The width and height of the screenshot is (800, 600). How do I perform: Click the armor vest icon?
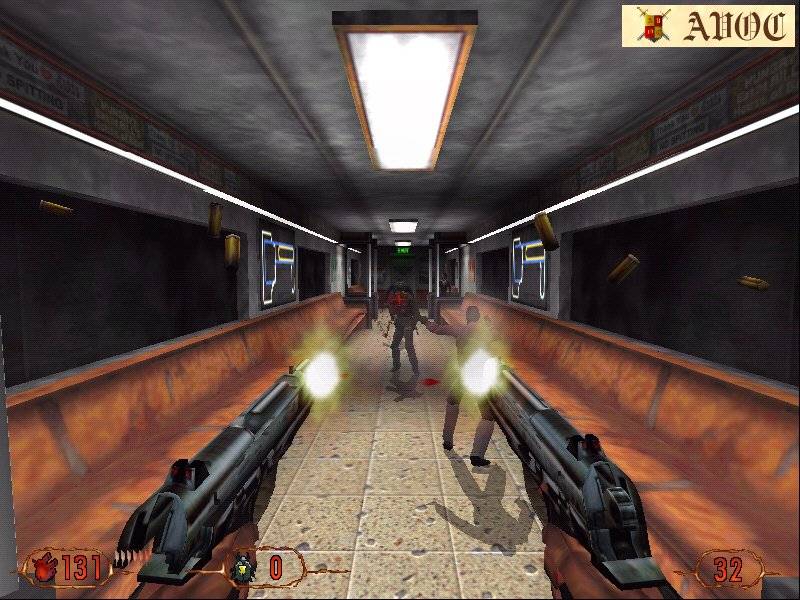coord(243,569)
